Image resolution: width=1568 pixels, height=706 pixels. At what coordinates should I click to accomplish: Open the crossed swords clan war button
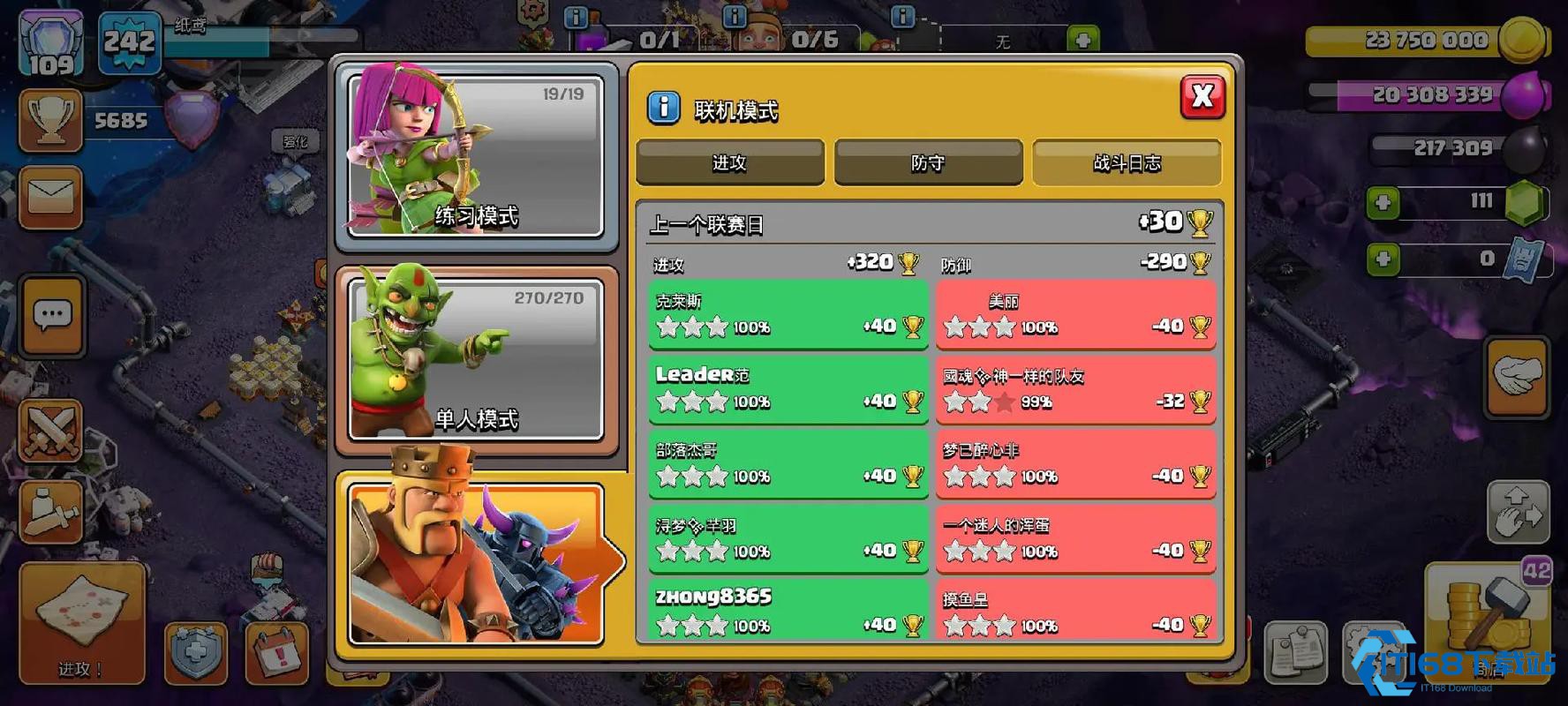(x=51, y=432)
